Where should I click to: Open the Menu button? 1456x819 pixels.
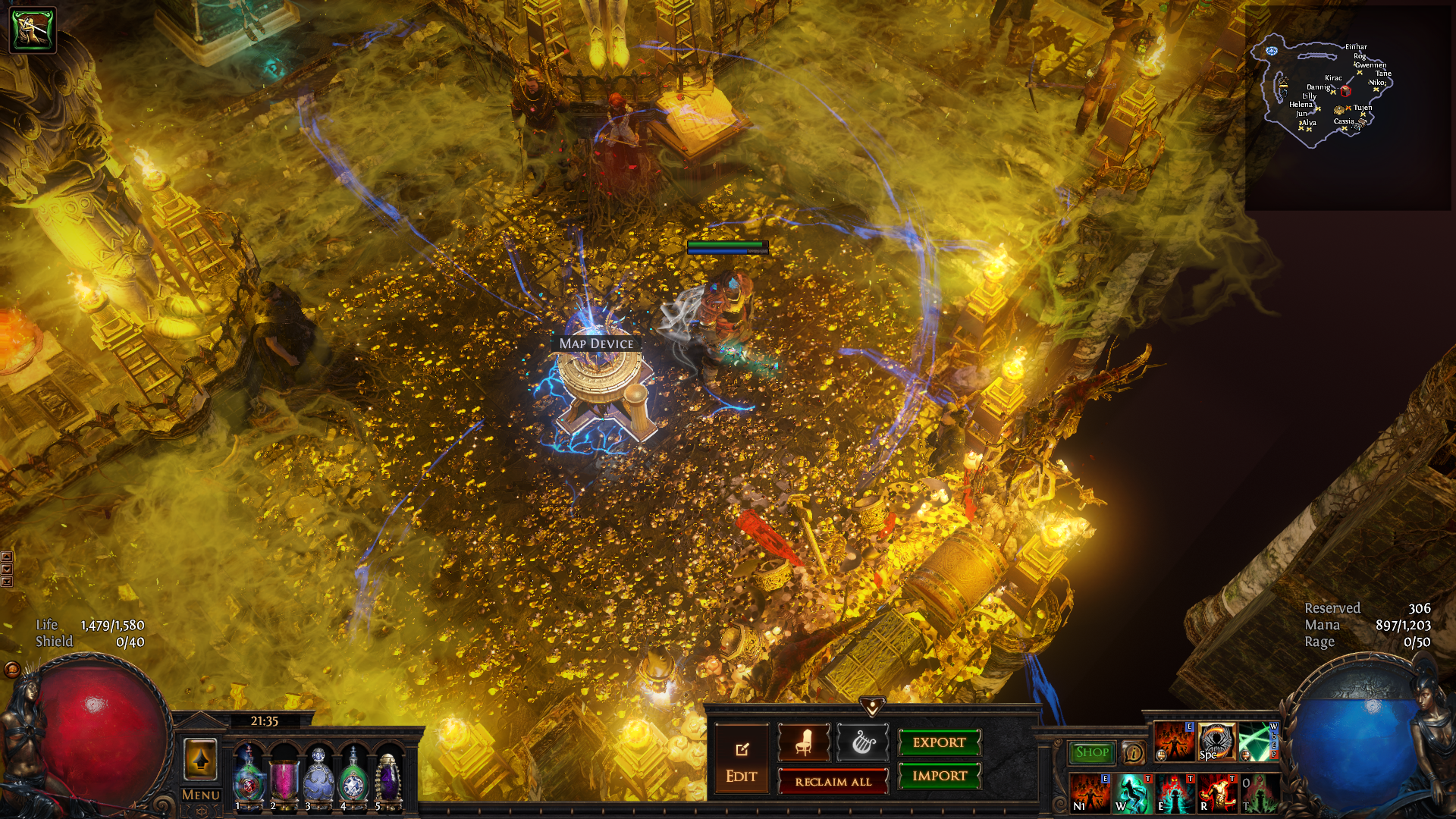201,795
